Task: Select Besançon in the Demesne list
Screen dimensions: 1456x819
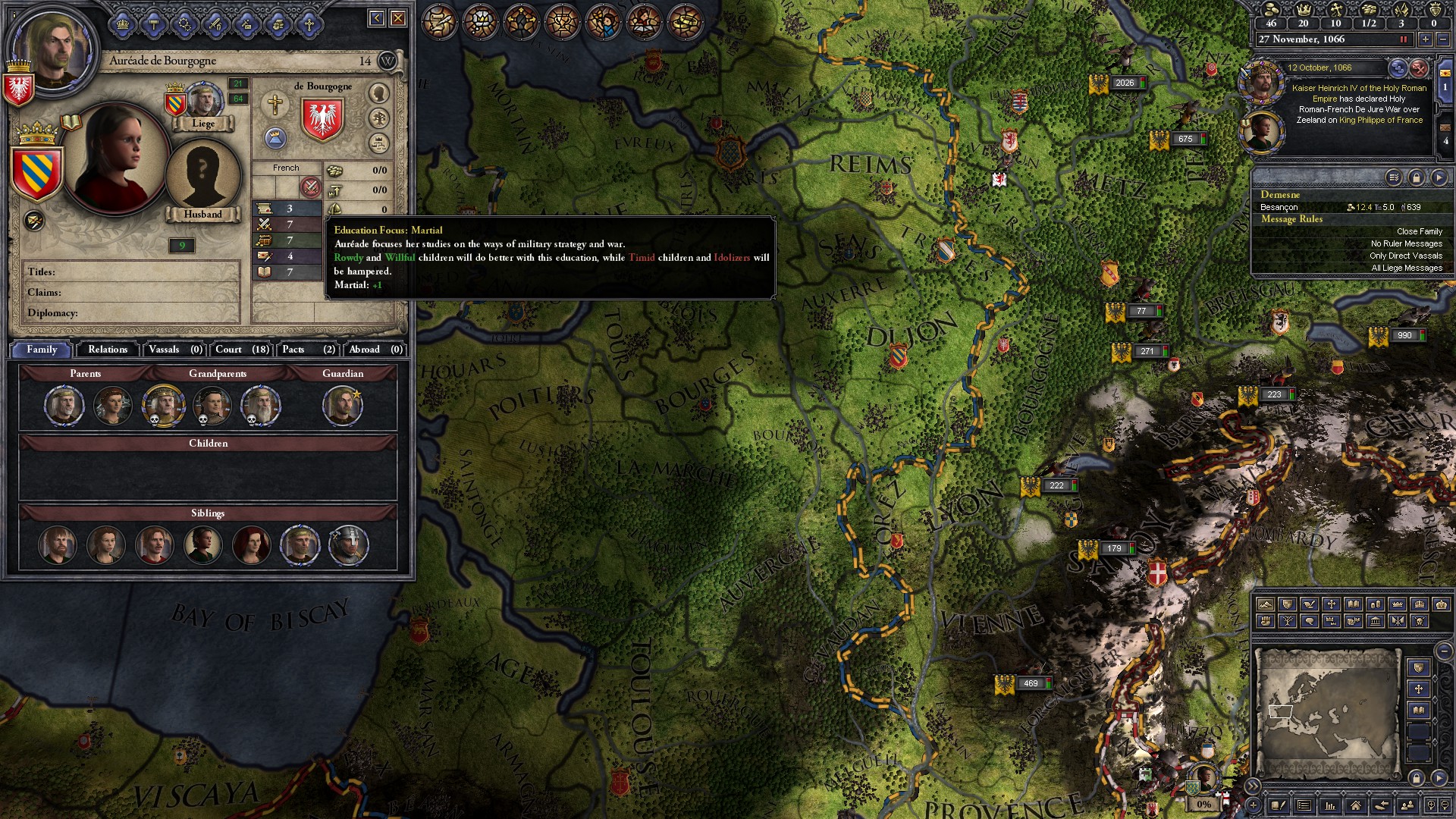Action: pyautogui.click(x=1279, y=207)
